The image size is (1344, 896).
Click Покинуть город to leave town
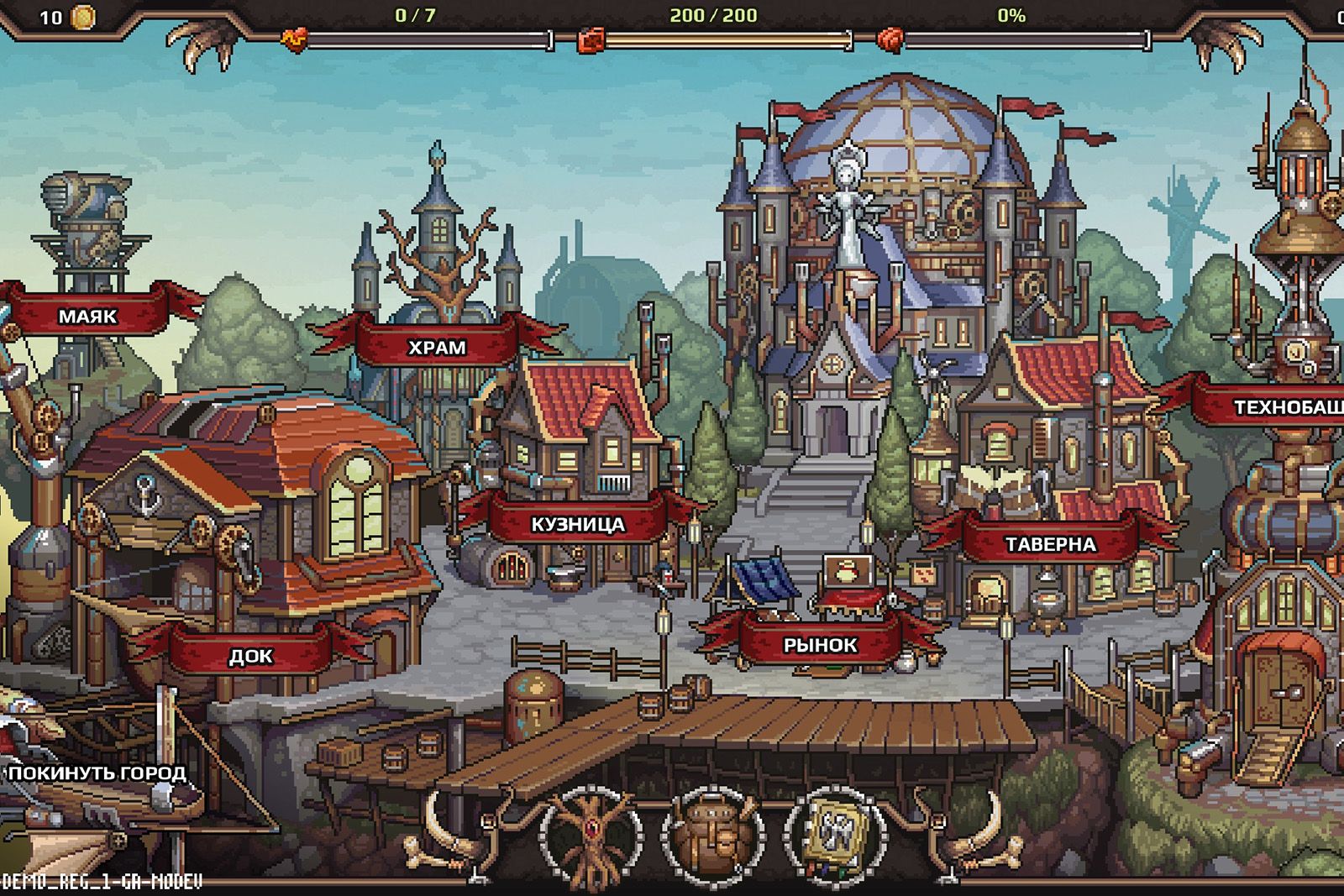pyautogui.click(x=97, y=773)
